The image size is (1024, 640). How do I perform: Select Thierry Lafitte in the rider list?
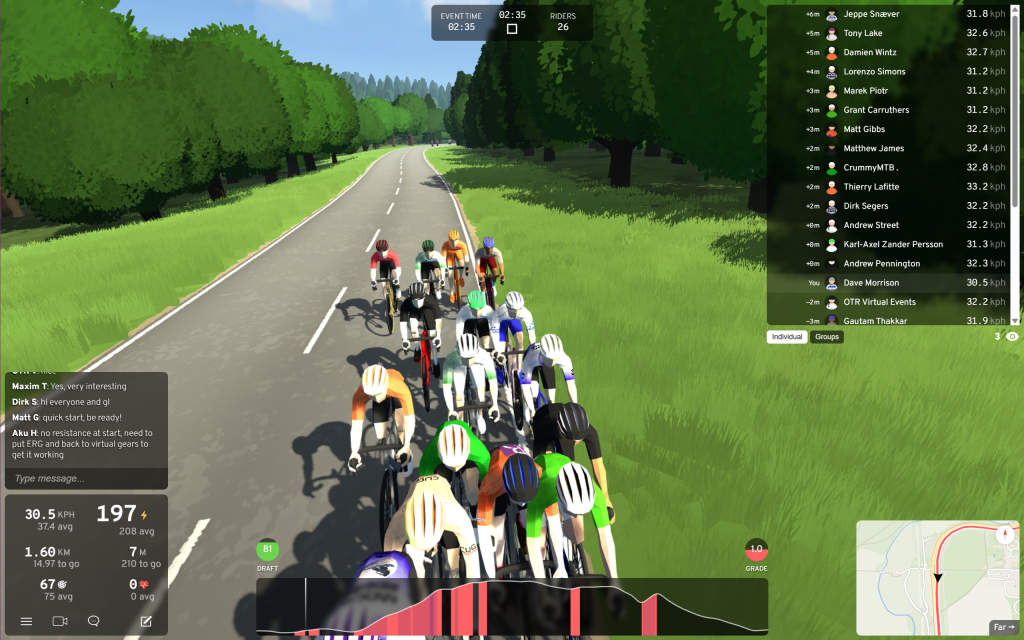click(x=887, y=187)
